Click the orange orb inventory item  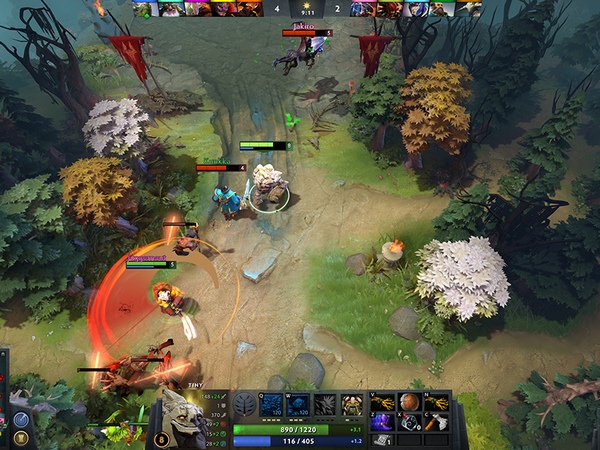[409, 402]
